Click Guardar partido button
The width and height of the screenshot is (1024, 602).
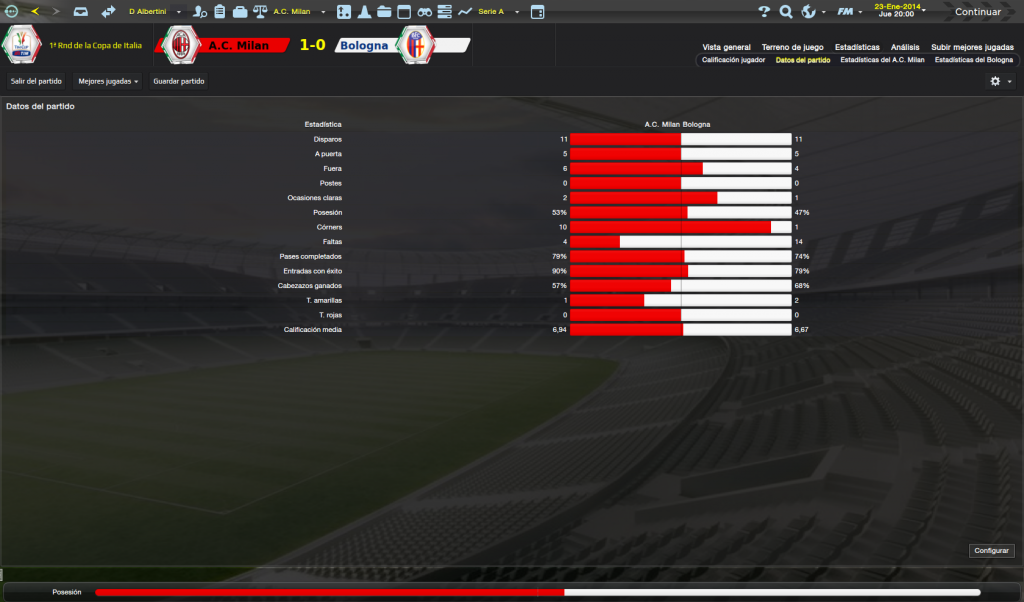pyautogui.click(x=179, y=81)
